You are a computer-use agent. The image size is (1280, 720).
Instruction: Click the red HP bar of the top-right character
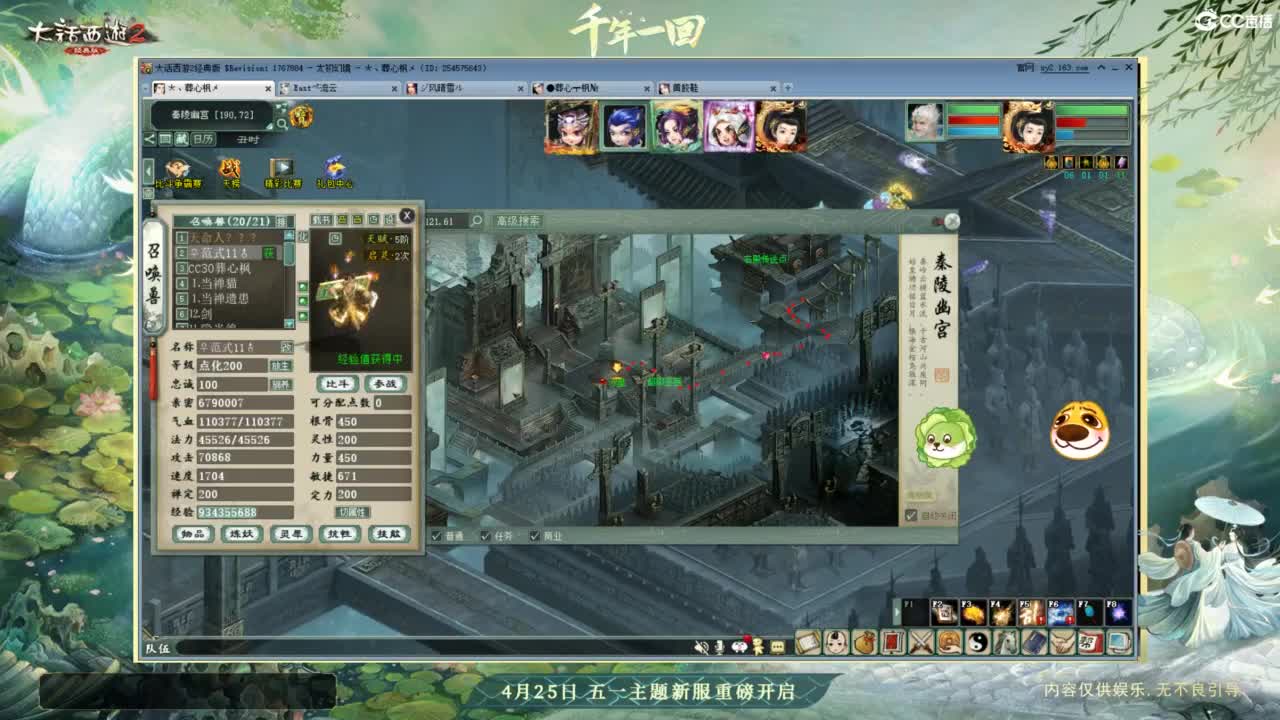[1070, 121]
